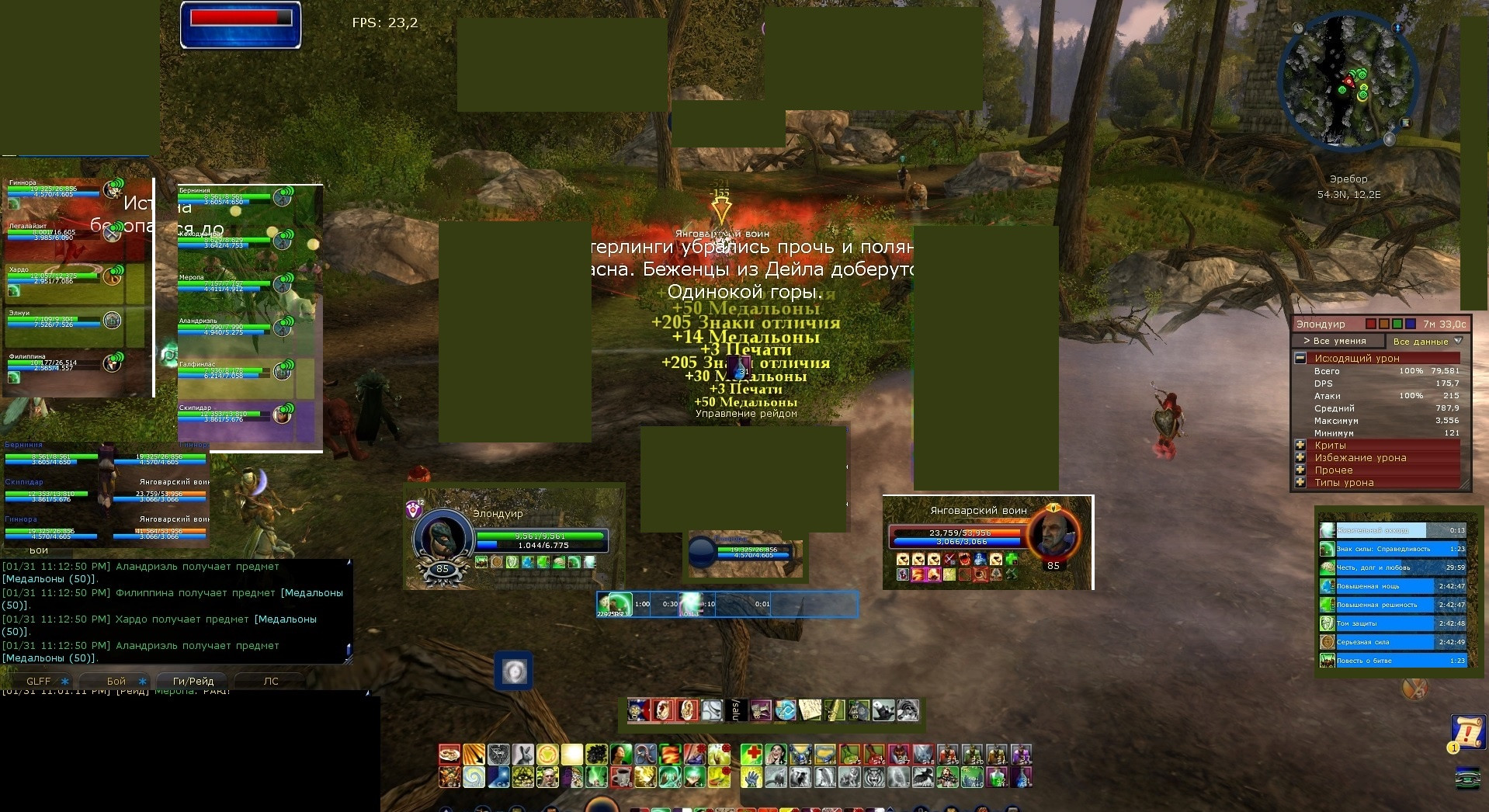
Task: Switch to the ЛС chat tab
Action: pos(271,681)
